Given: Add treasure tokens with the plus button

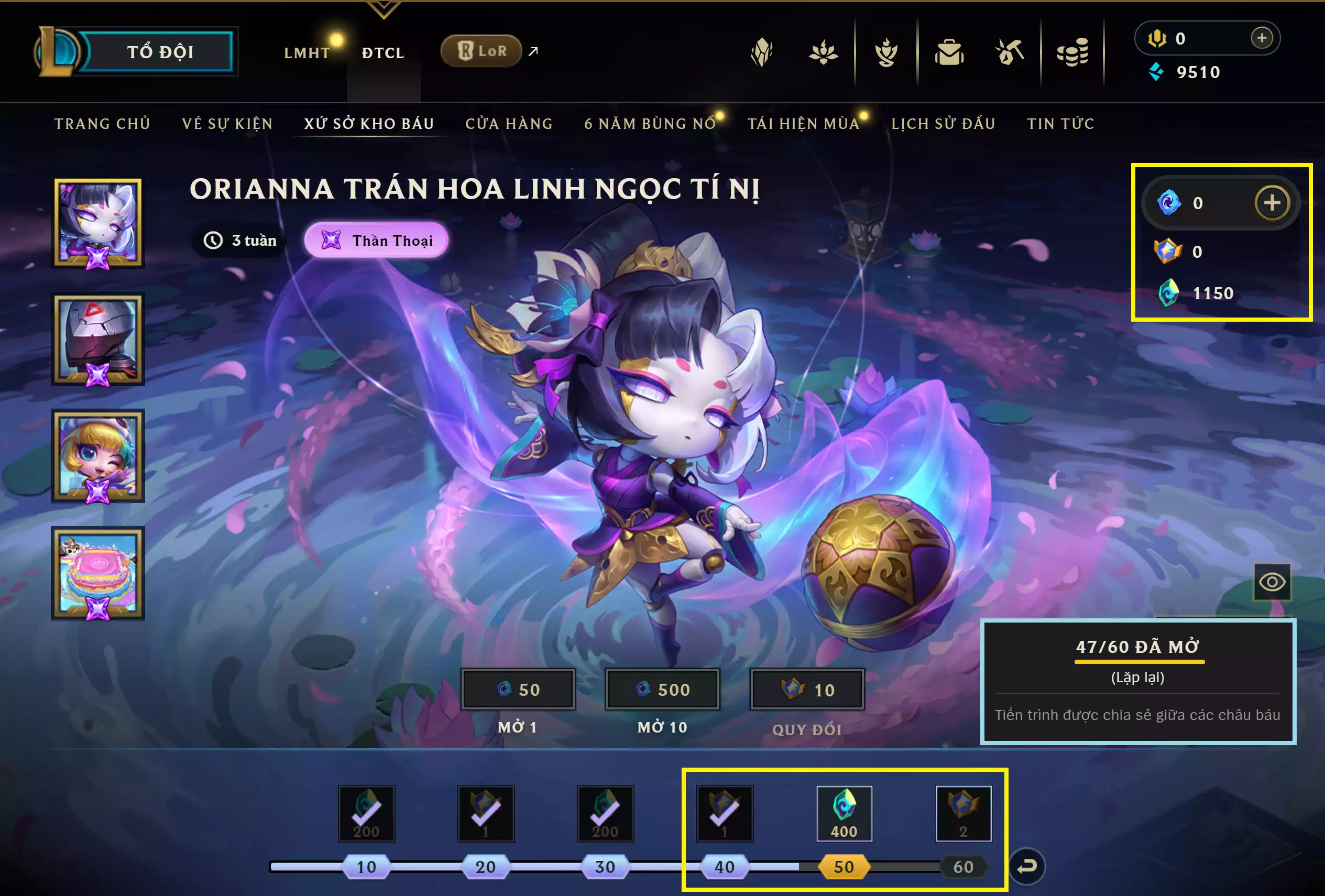Looking at the screenshot, I should 1272,202.
